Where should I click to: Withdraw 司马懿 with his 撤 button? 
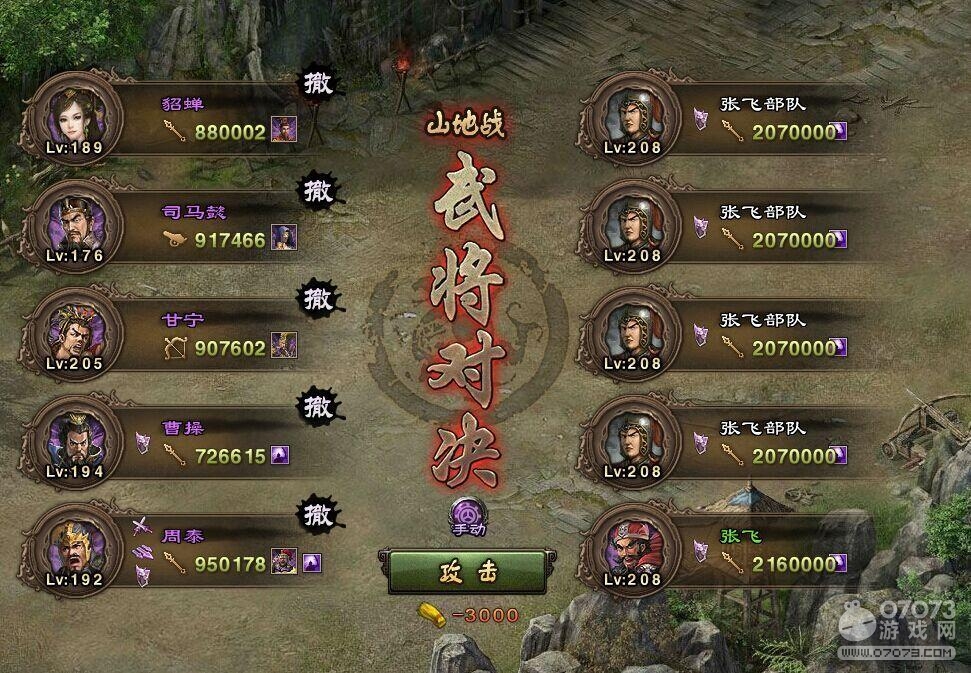click(x=318, y=190)
